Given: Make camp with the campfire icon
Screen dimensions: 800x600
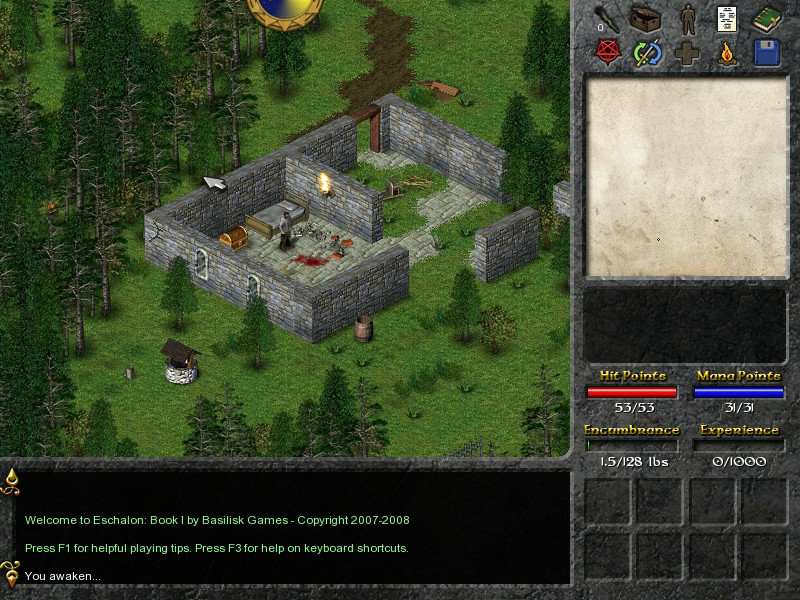Looking at the screenshot, I should pyautogui.click(x=727, y=52).
